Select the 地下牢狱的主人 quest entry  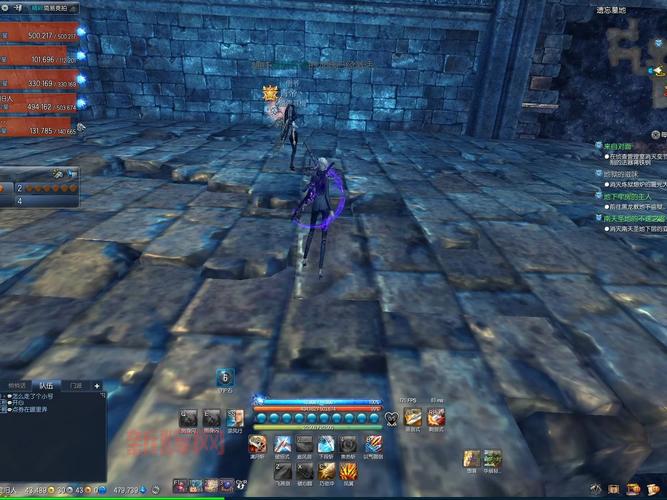pos(628,197)
